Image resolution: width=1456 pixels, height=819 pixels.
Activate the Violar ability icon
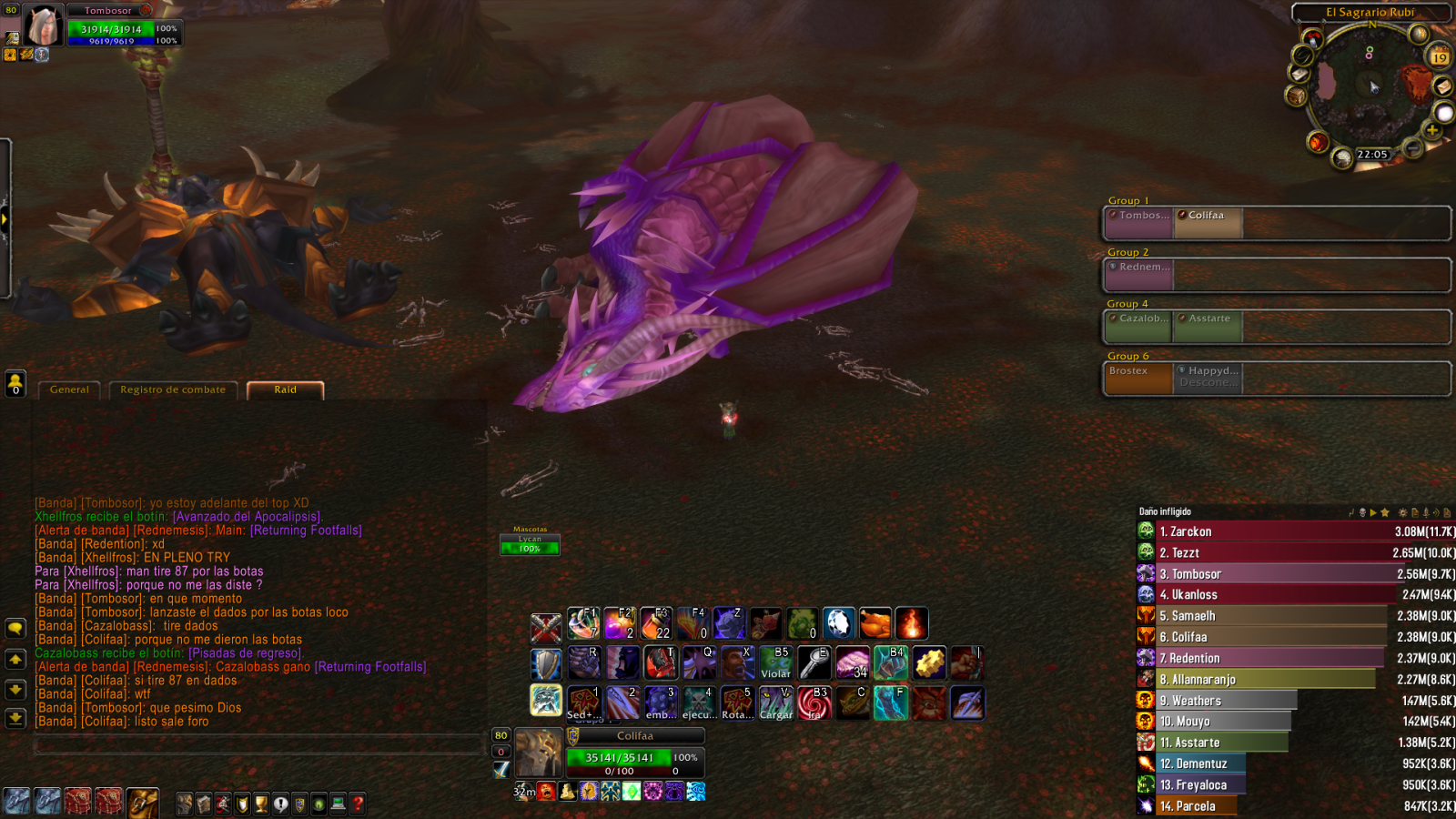[x=775, y=663]
